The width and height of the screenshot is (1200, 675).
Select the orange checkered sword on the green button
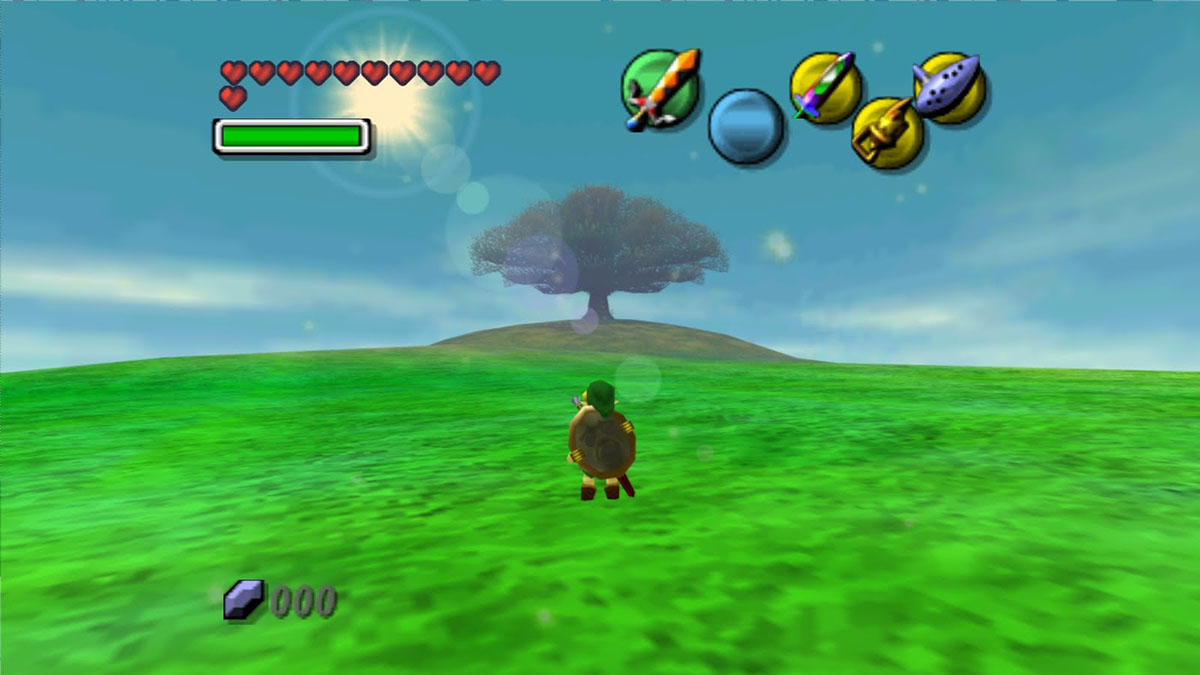tap(658, 88)
